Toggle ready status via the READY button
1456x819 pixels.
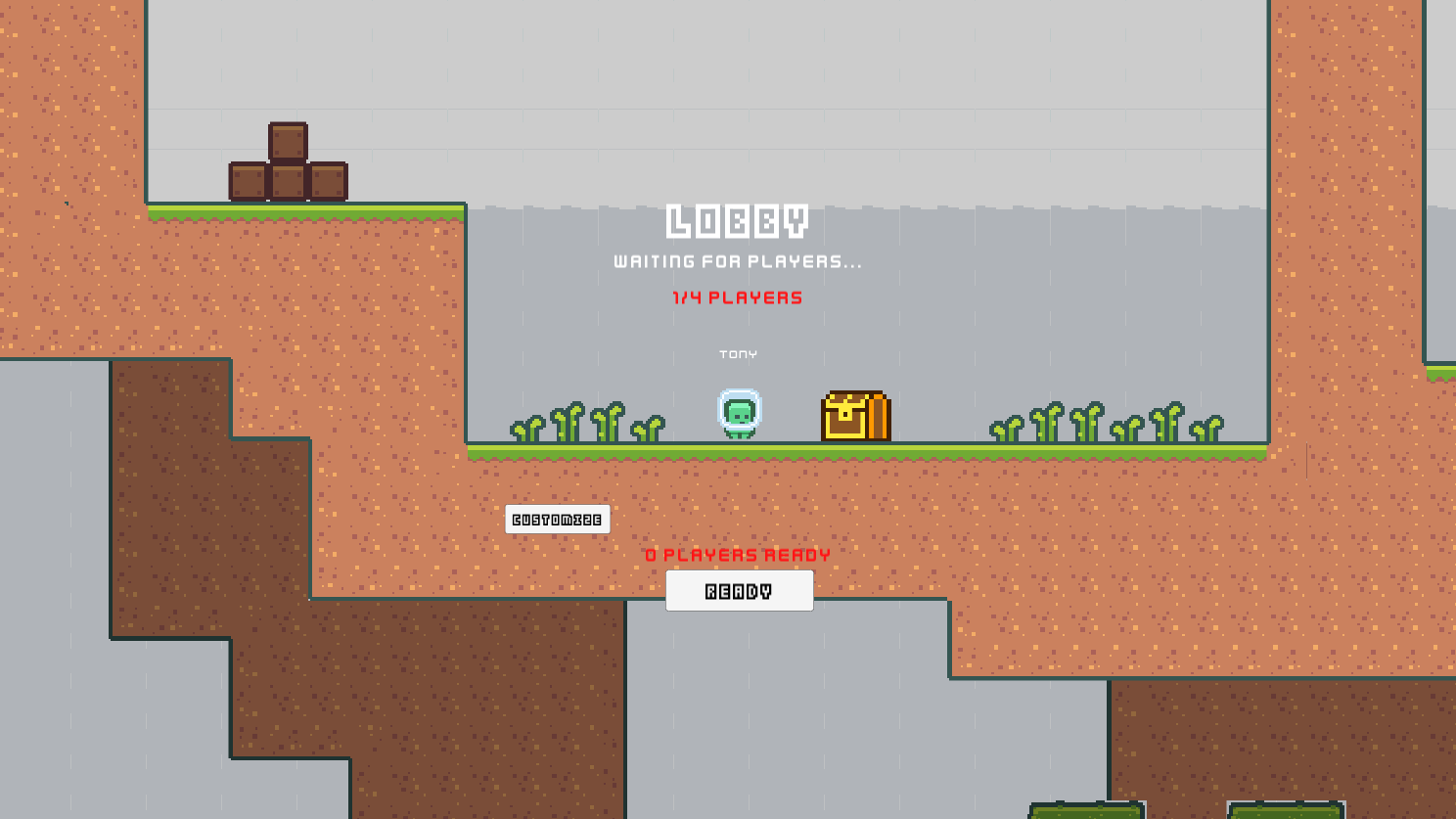click(739, 590)
